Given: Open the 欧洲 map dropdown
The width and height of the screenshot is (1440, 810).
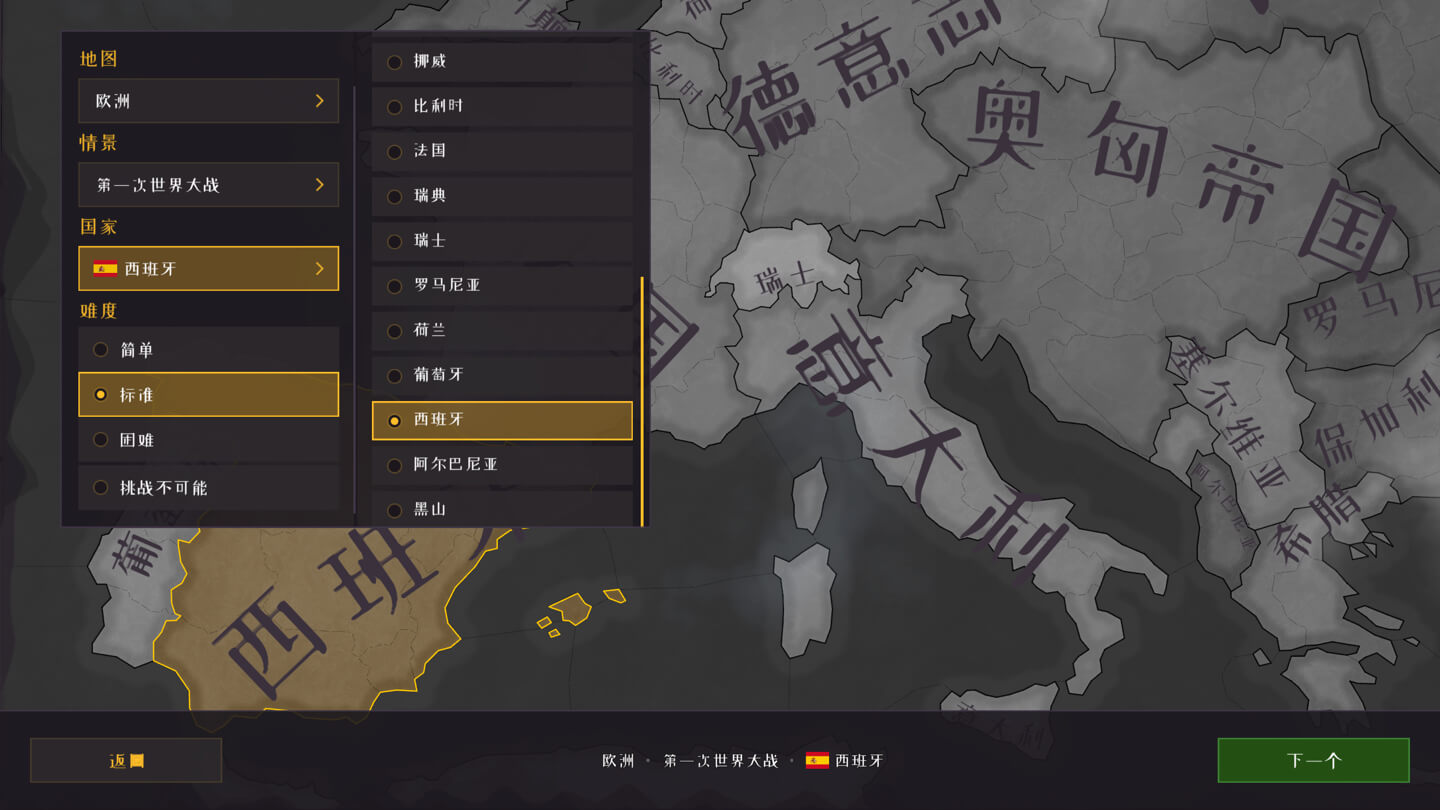Looking at the screenshot, I should [x=208, y=100].
